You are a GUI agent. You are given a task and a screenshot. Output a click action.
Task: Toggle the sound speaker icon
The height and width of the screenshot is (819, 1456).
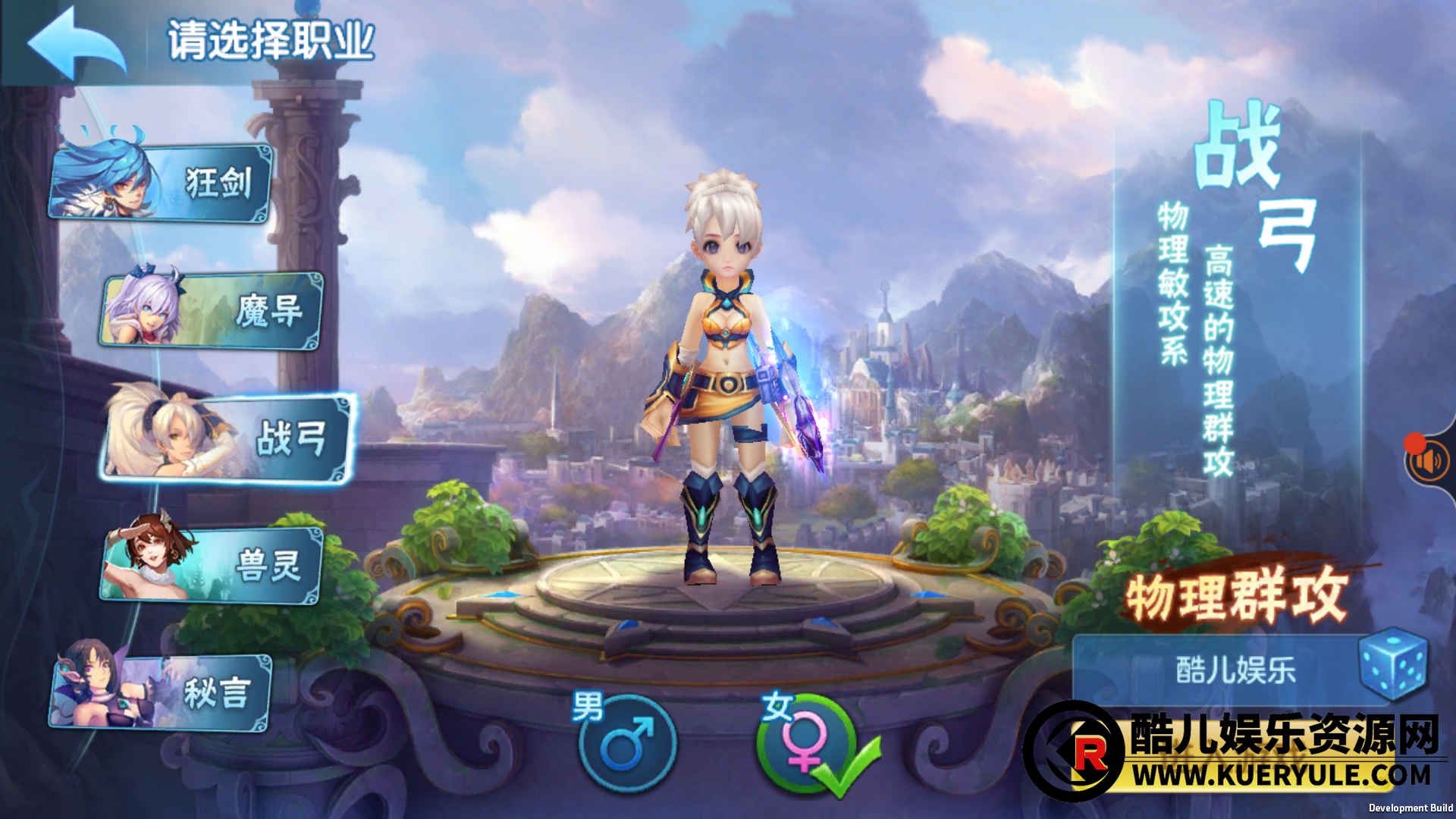(x=1429, y=461)
